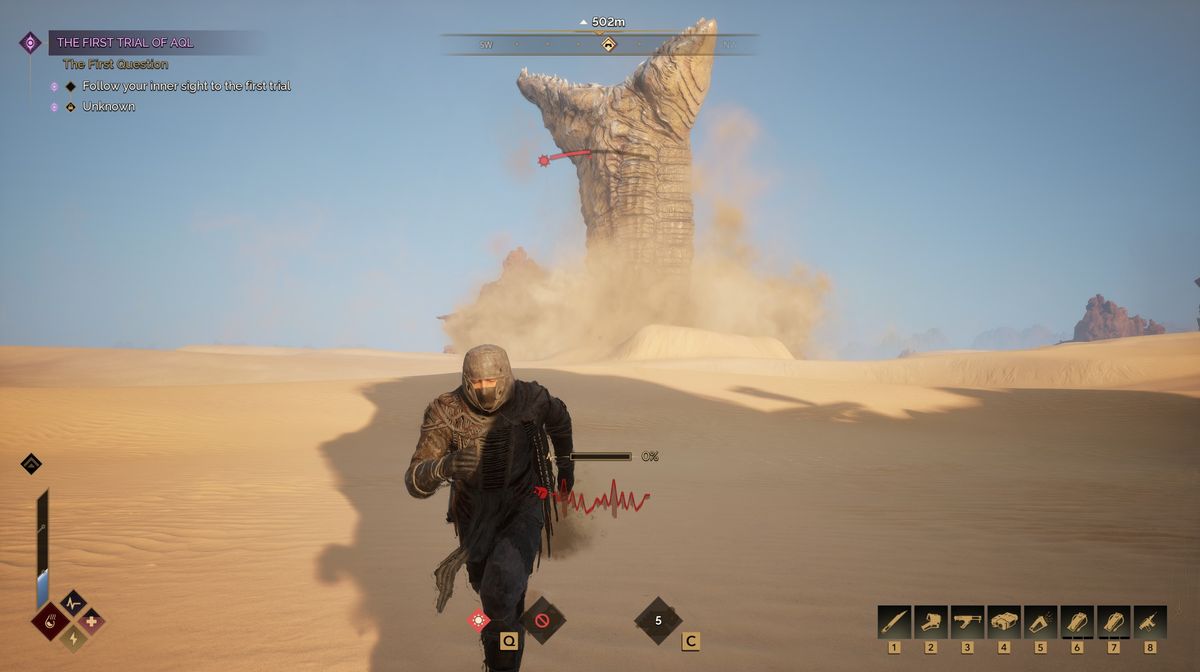This screenshot has width=1200, height=672.
Task: Equip the small gun in slot 8
Action: point(1150,621)
